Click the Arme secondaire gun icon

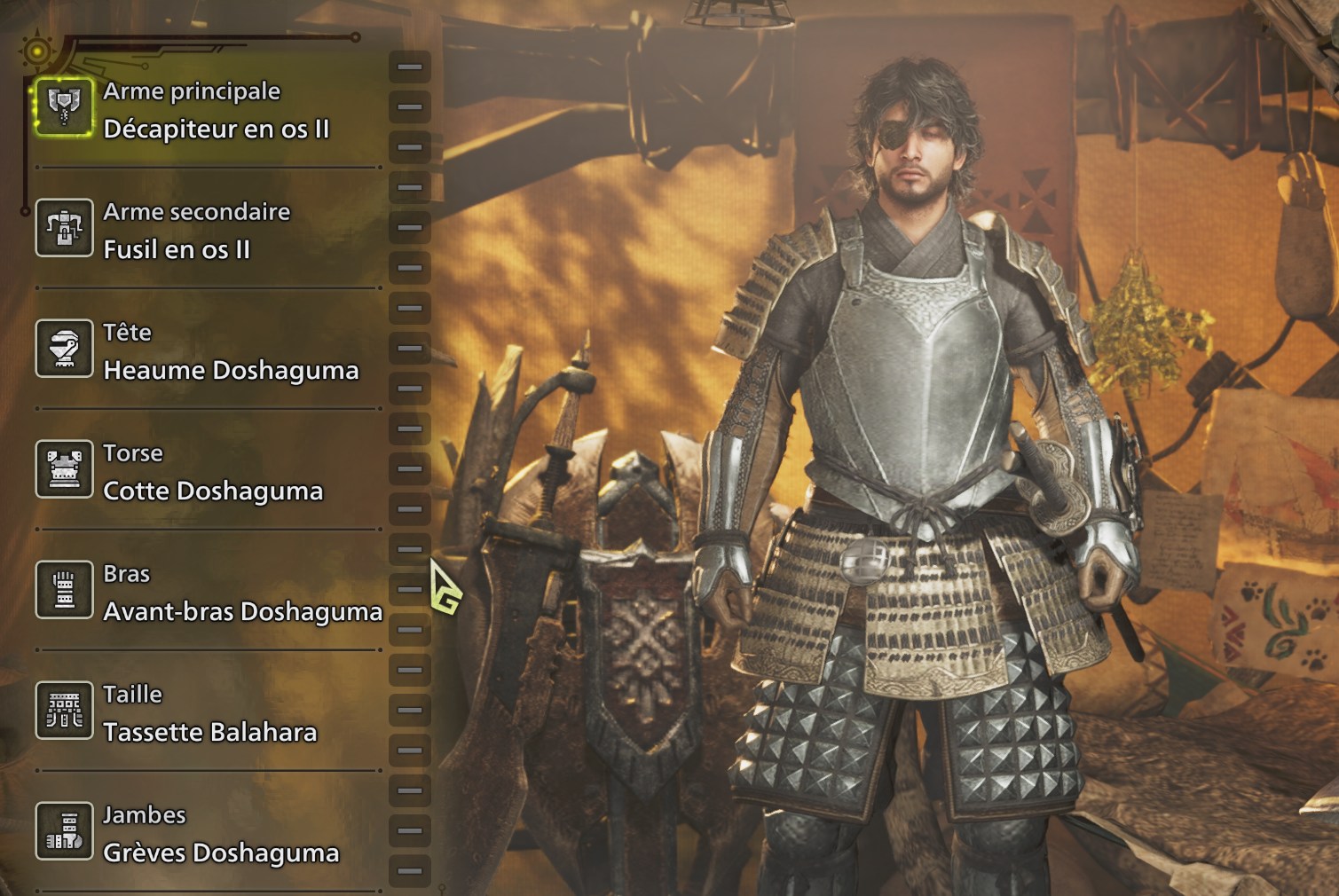[62, 228]
